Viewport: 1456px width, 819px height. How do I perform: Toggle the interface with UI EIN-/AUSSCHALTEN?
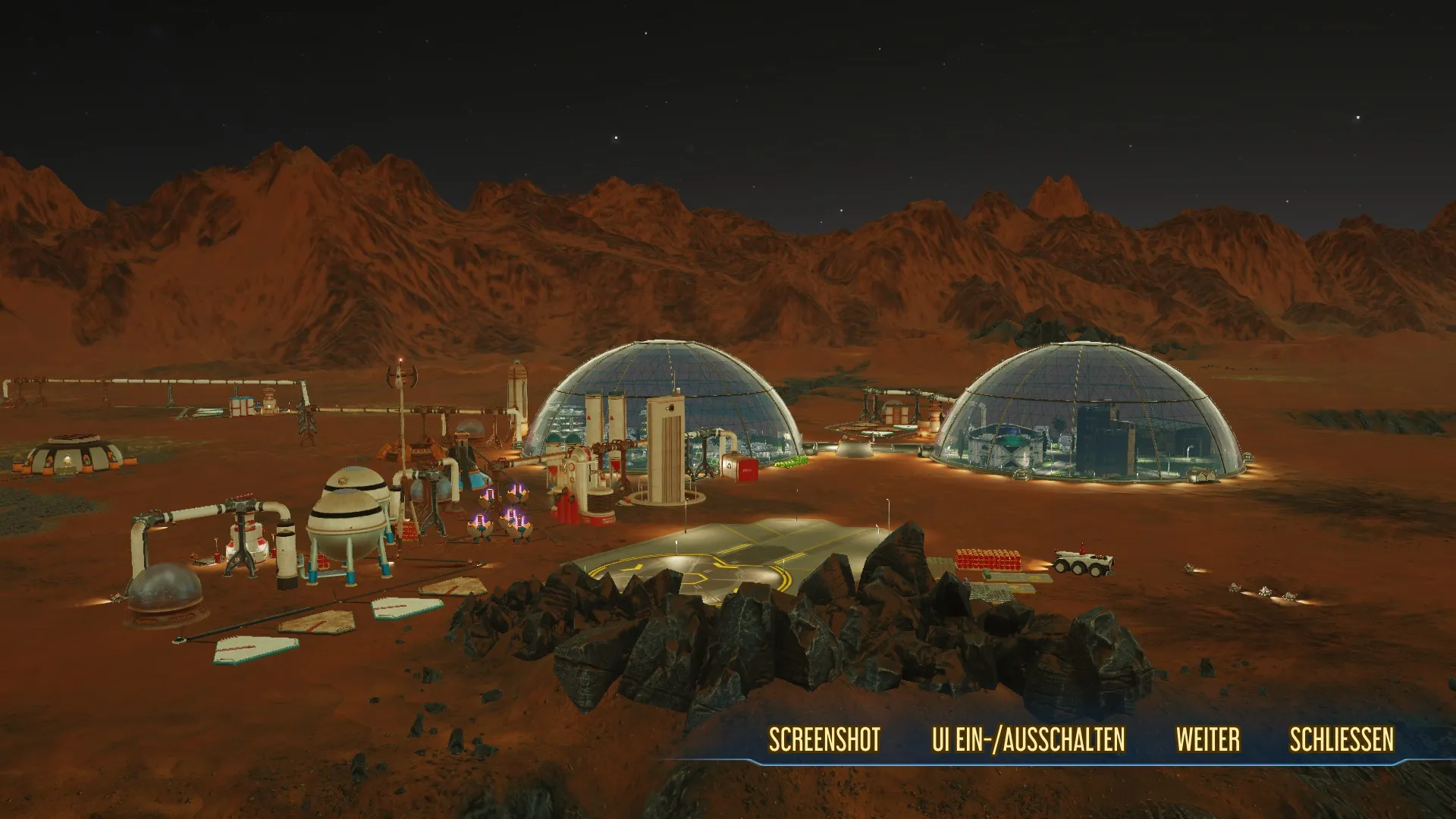1028,740
